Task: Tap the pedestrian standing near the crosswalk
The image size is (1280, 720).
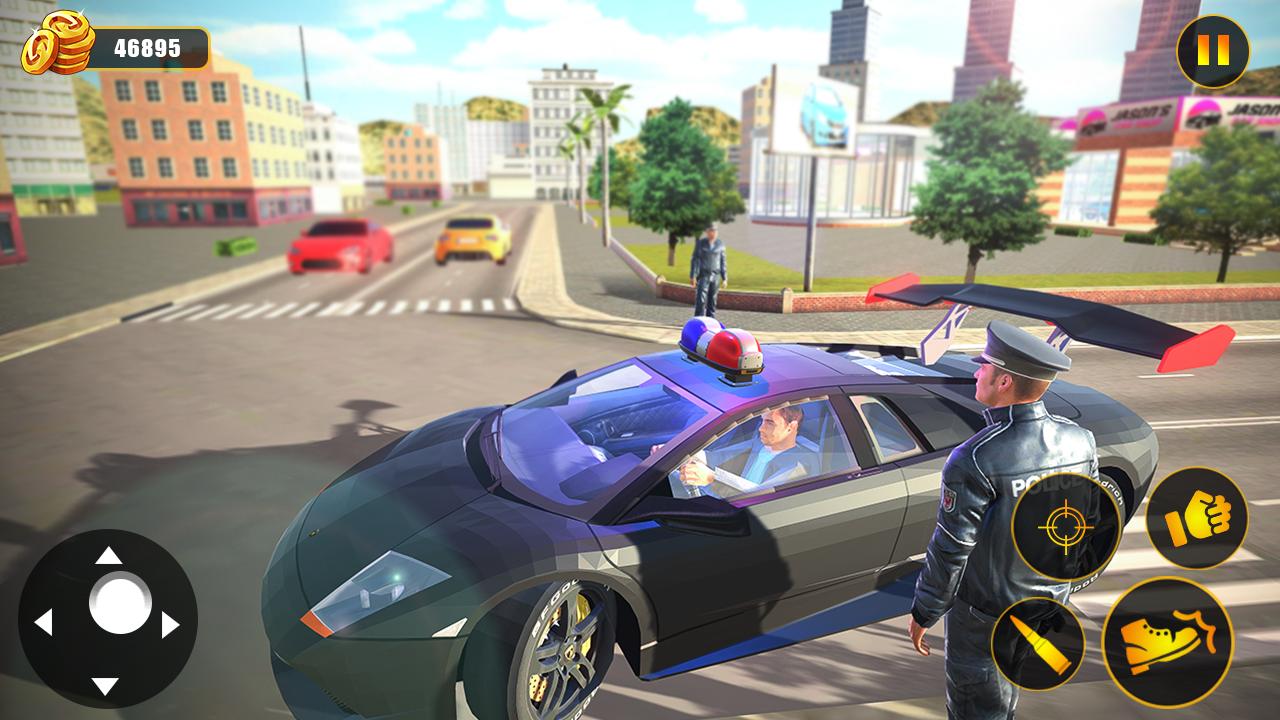Action: tap(706, 265)
